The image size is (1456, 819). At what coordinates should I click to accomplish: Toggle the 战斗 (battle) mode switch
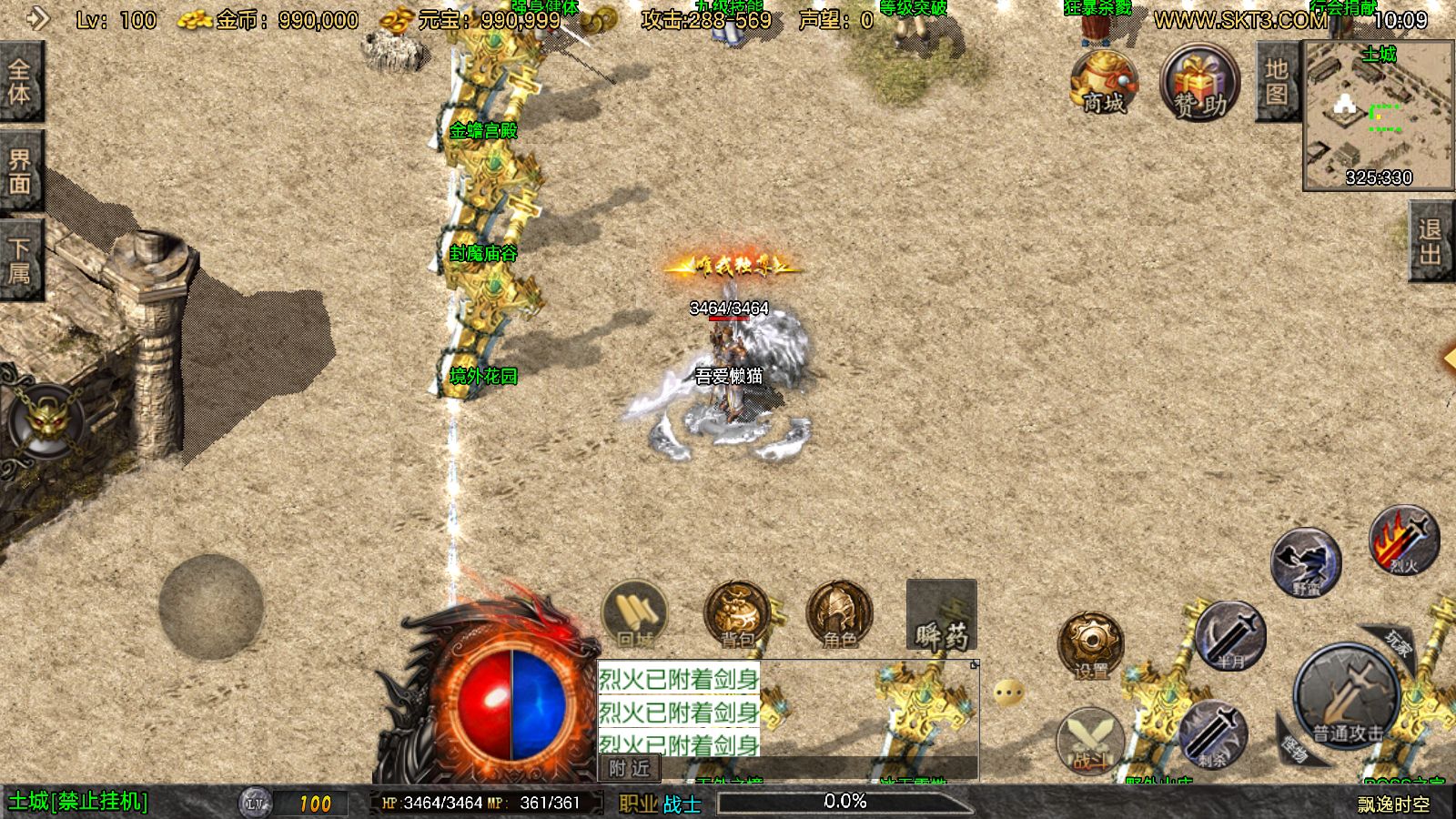1088,739
